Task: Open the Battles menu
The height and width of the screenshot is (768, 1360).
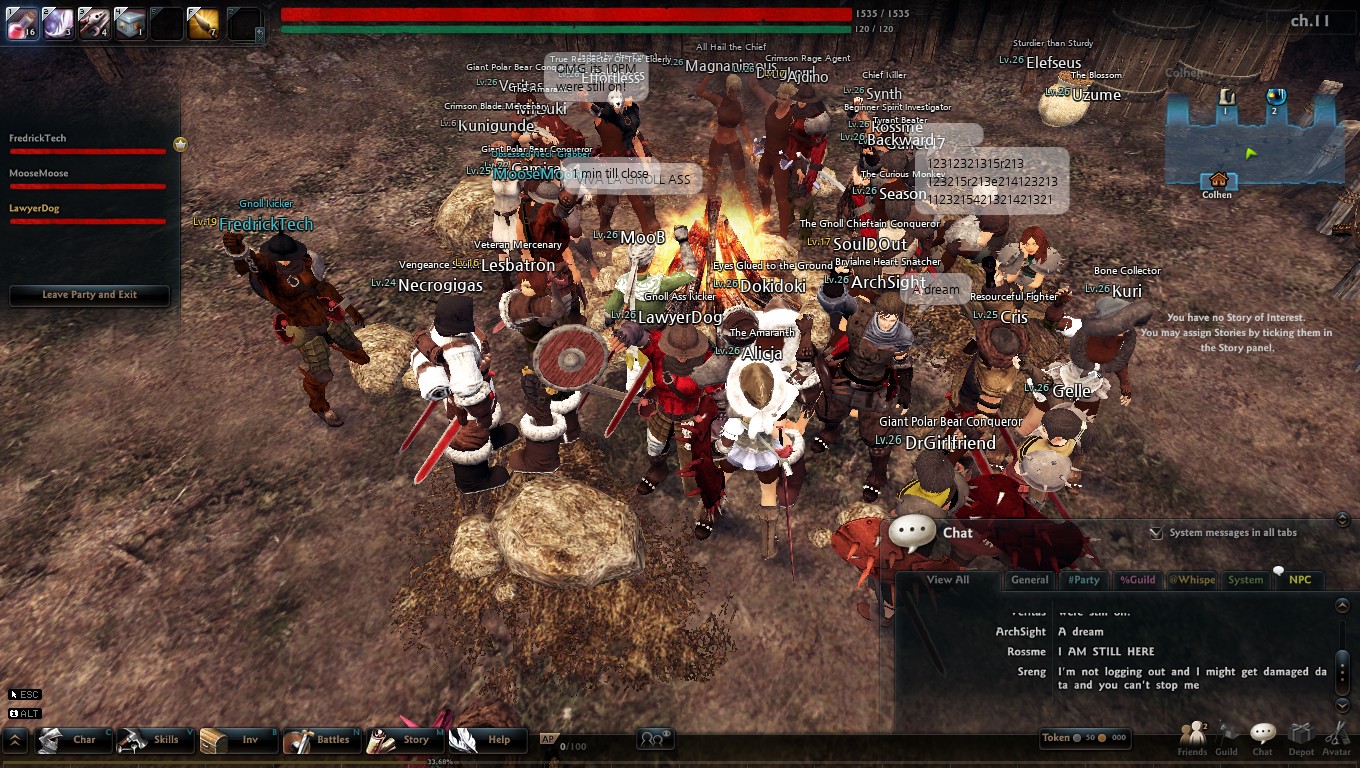Action: (x=320, y=740)
